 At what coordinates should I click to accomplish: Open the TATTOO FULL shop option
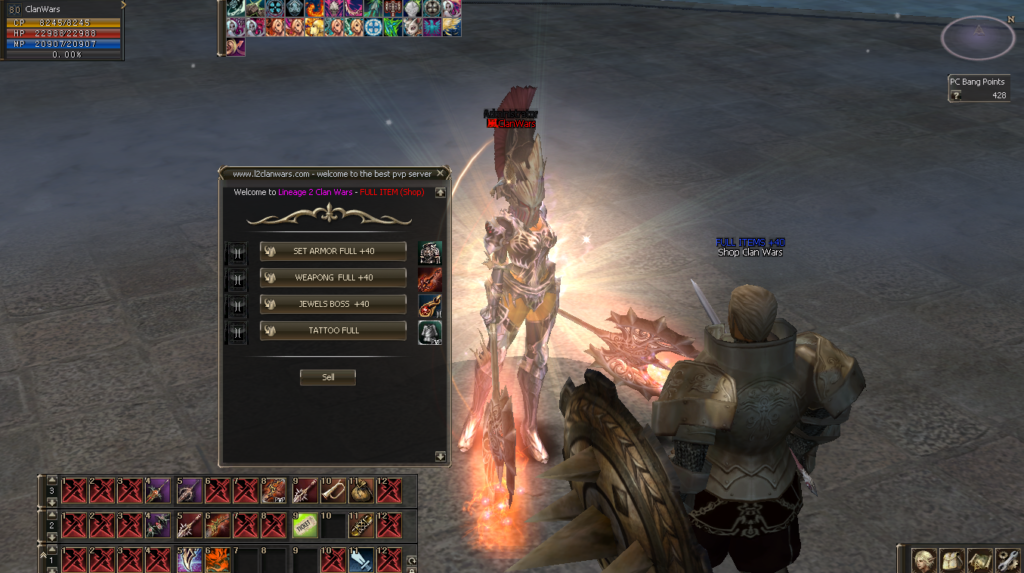[x=333, y=330]
